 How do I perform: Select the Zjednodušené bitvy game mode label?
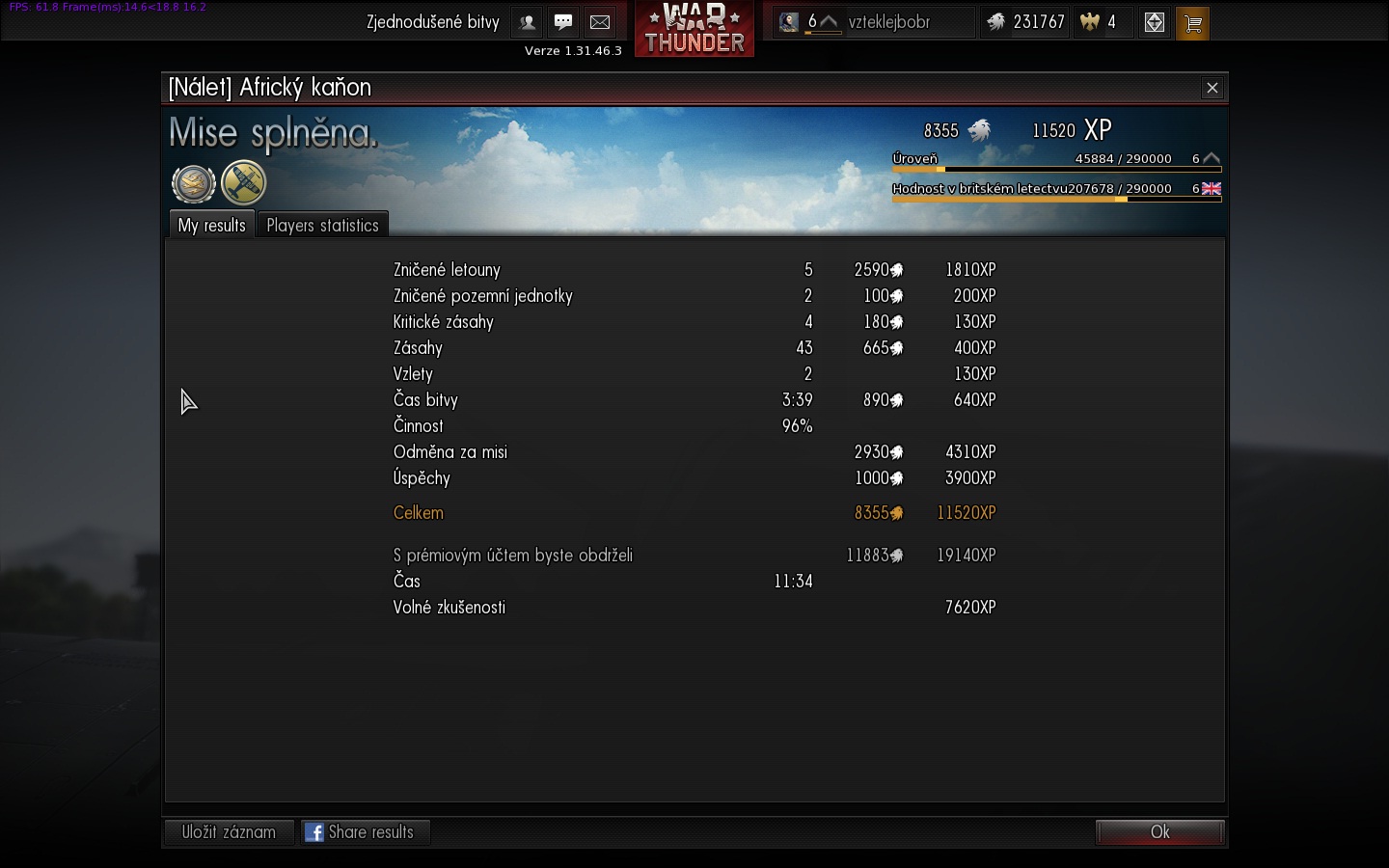coord(432,22)
